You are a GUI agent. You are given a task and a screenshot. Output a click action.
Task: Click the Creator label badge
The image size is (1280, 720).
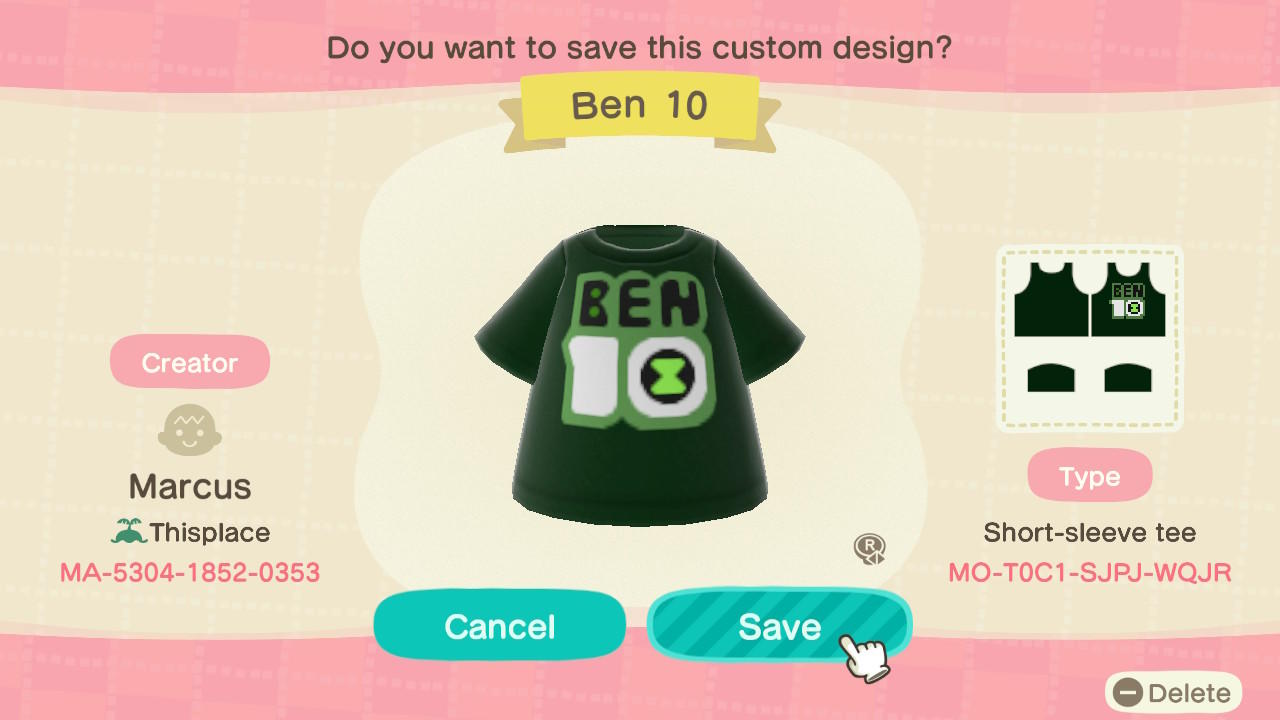pyautogui.click(x=189, y=361)
